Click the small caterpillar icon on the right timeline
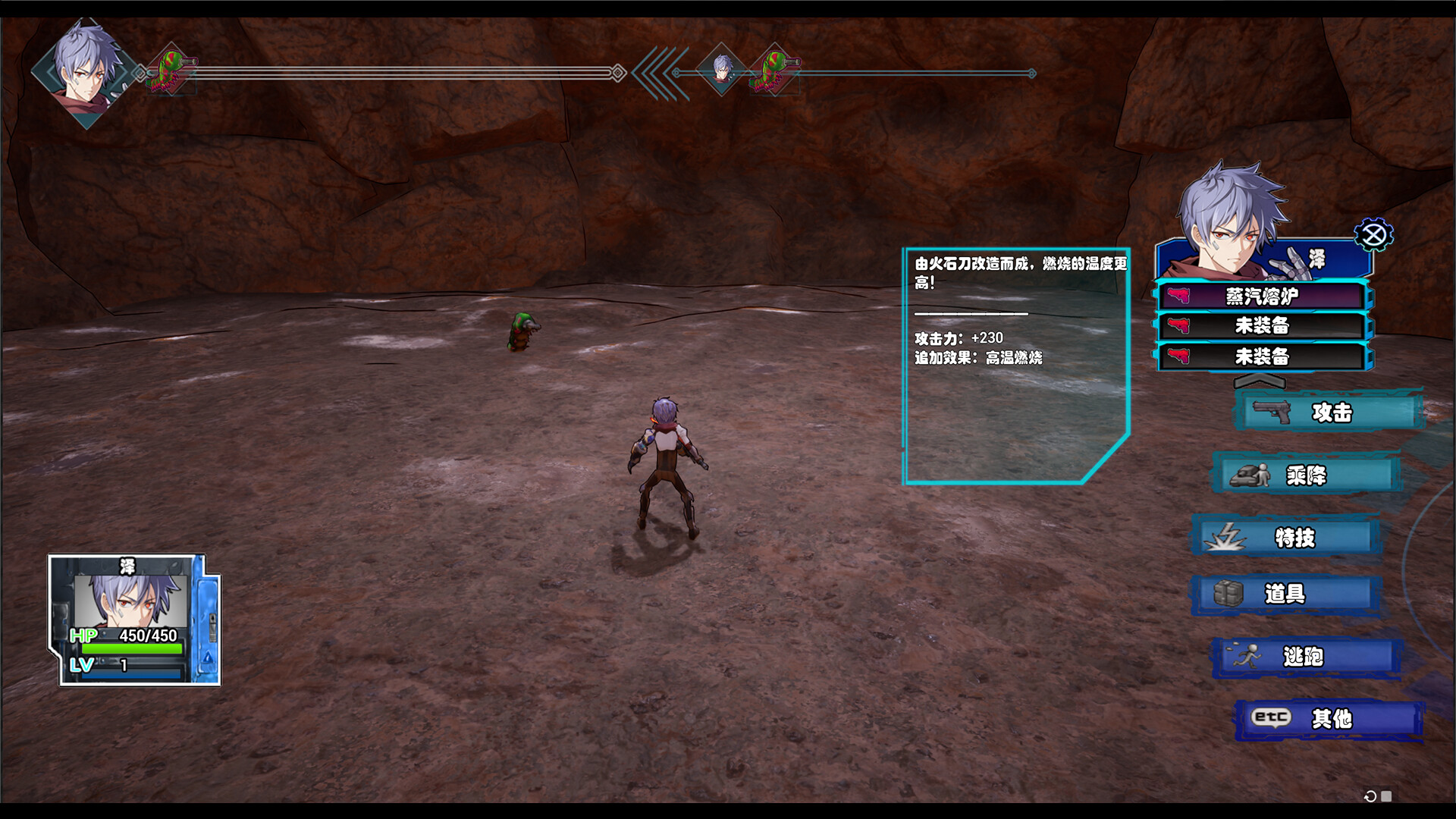The width and height of the screenshot is (1456, 819). click(773, 70)
